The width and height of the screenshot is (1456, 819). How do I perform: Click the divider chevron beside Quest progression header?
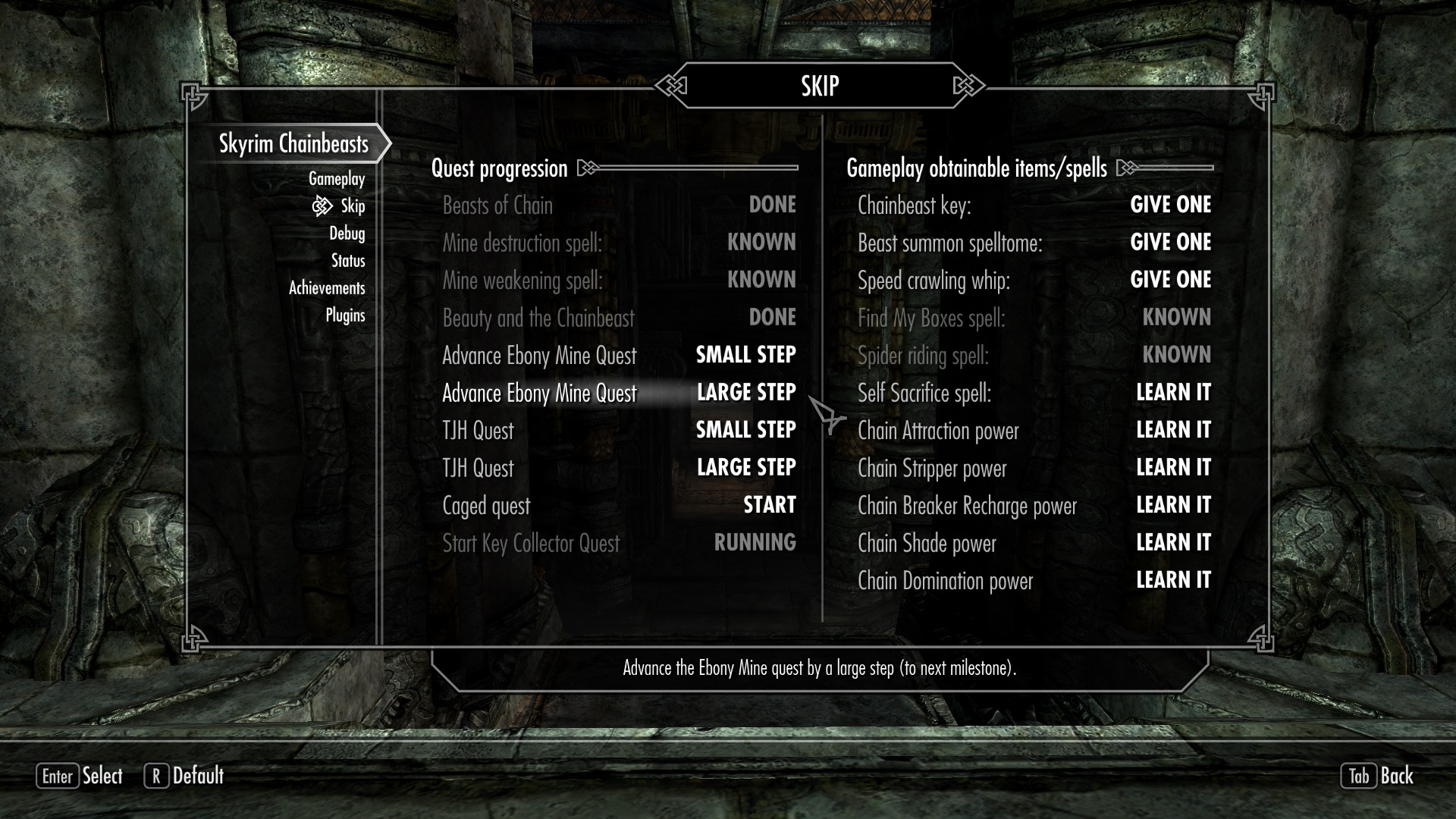586,168
